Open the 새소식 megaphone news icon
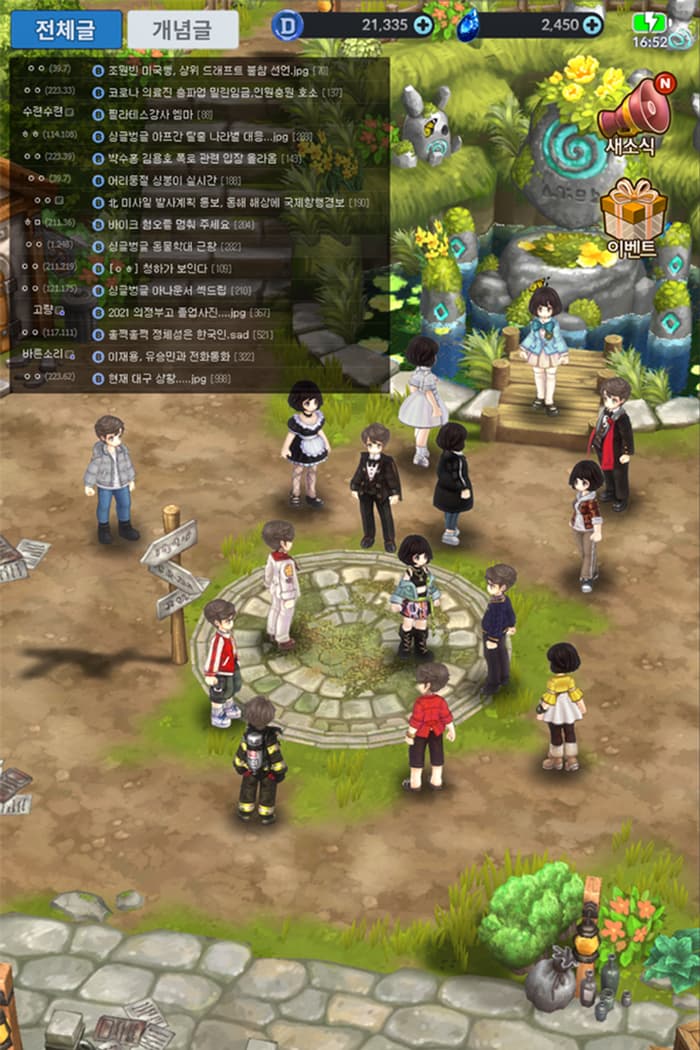 (634, 115)
